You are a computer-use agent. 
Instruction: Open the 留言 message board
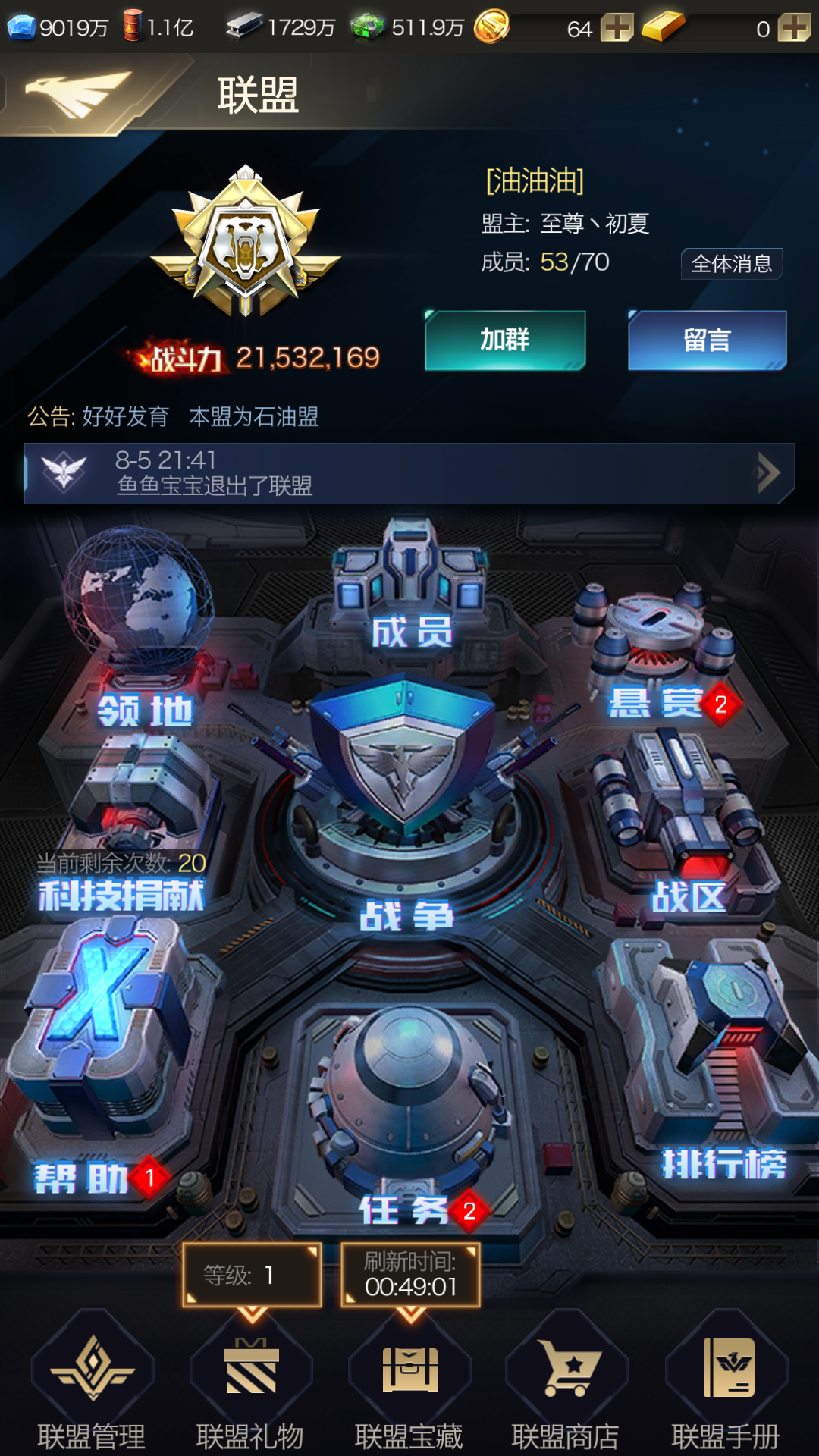[x=707, y=340]
